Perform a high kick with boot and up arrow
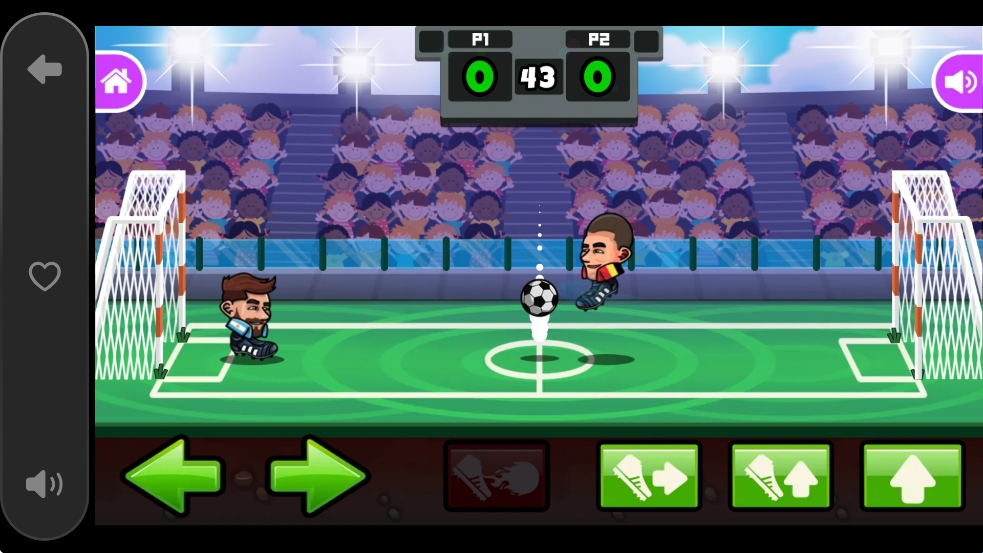This screenshot has width=983, height=553. (781, 476)
